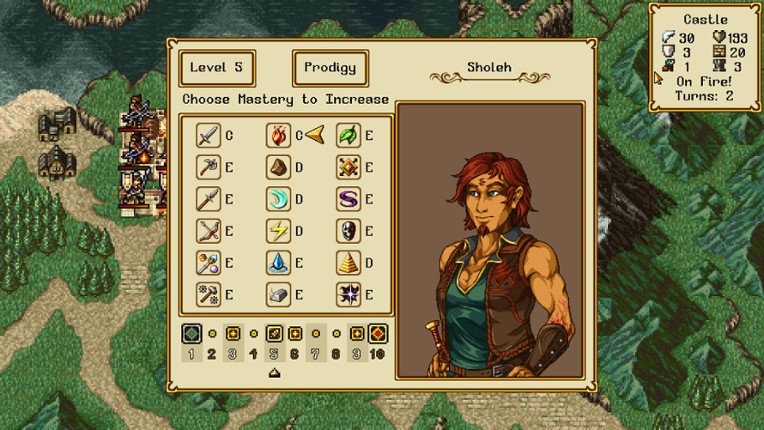
Task: Click the Prodigy class button
Action: pyautogui.click(x=330, y=68)
